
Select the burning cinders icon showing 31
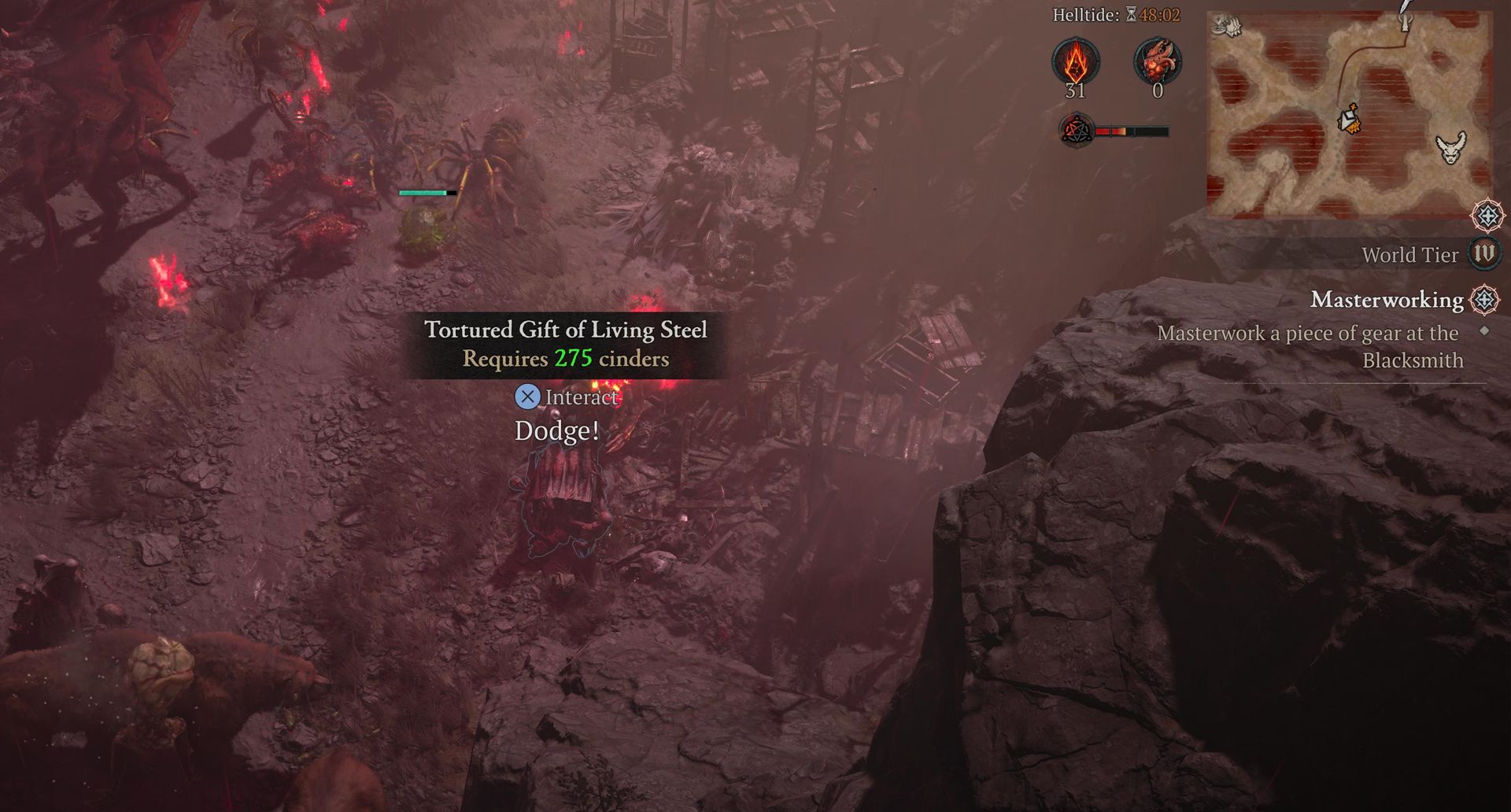1075,65
